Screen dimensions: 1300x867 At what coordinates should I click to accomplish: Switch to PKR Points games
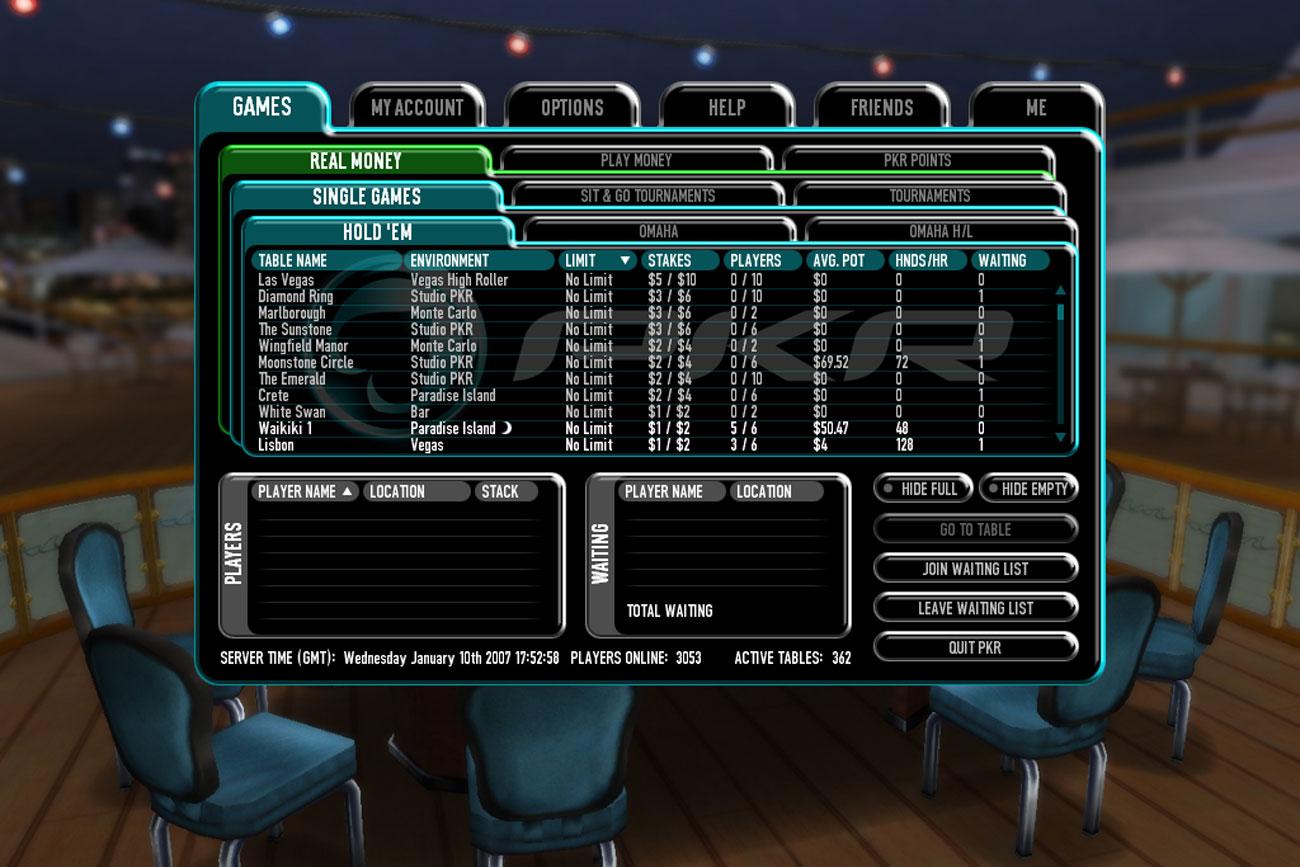tap(917, 160)
